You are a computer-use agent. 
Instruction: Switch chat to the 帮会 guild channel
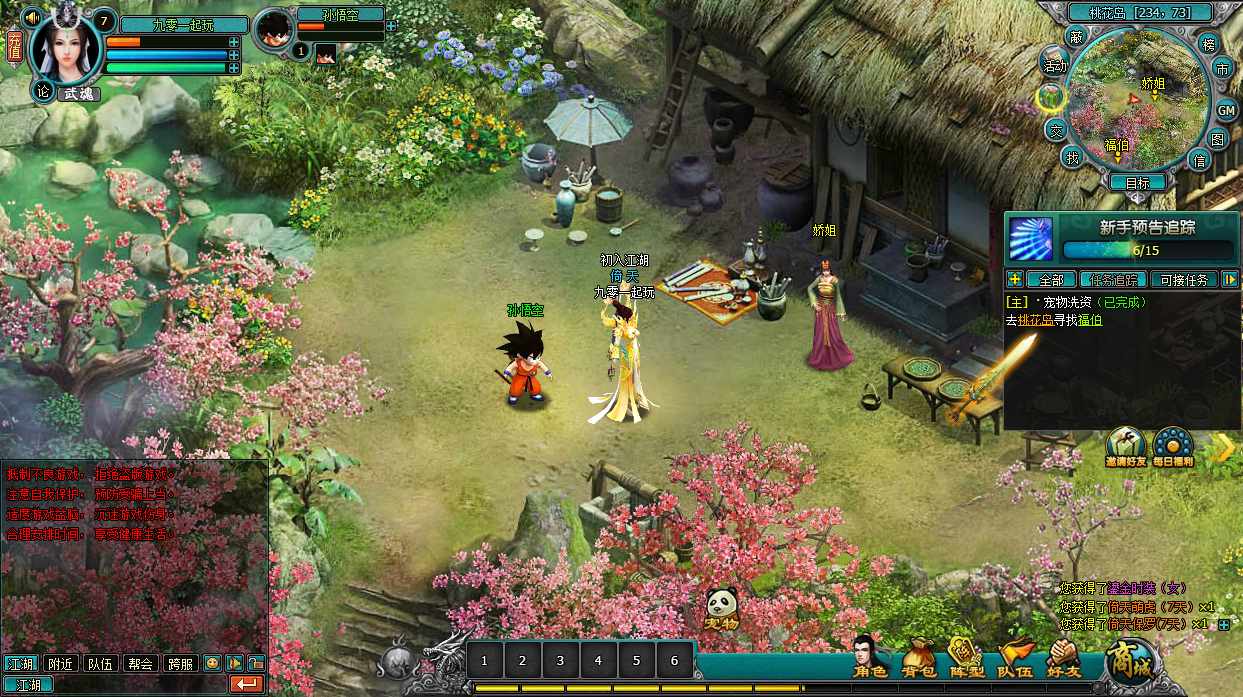coord(141,663)
